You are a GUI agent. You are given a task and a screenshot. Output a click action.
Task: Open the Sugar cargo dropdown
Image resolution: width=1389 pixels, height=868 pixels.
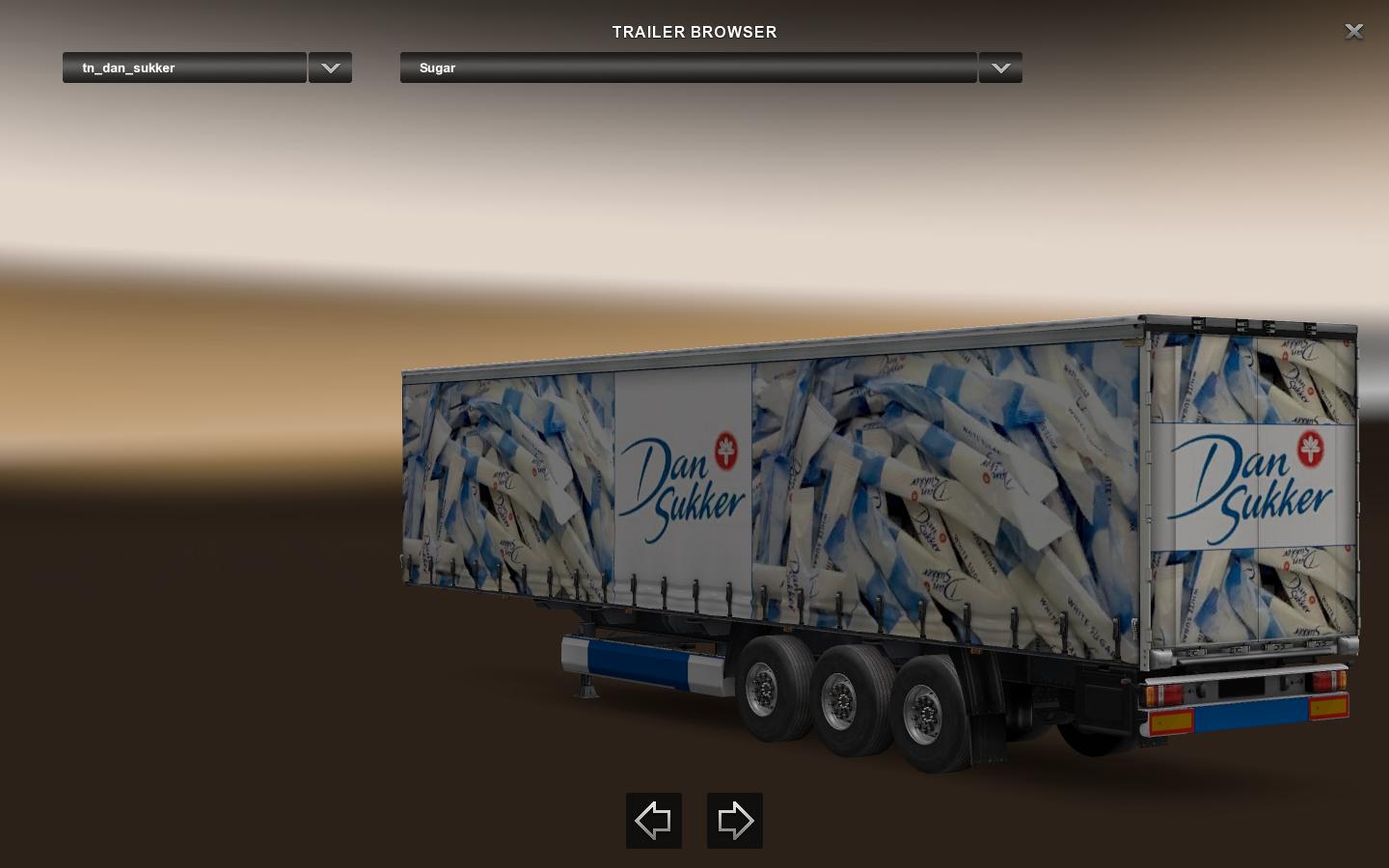[x=688, y=68]
